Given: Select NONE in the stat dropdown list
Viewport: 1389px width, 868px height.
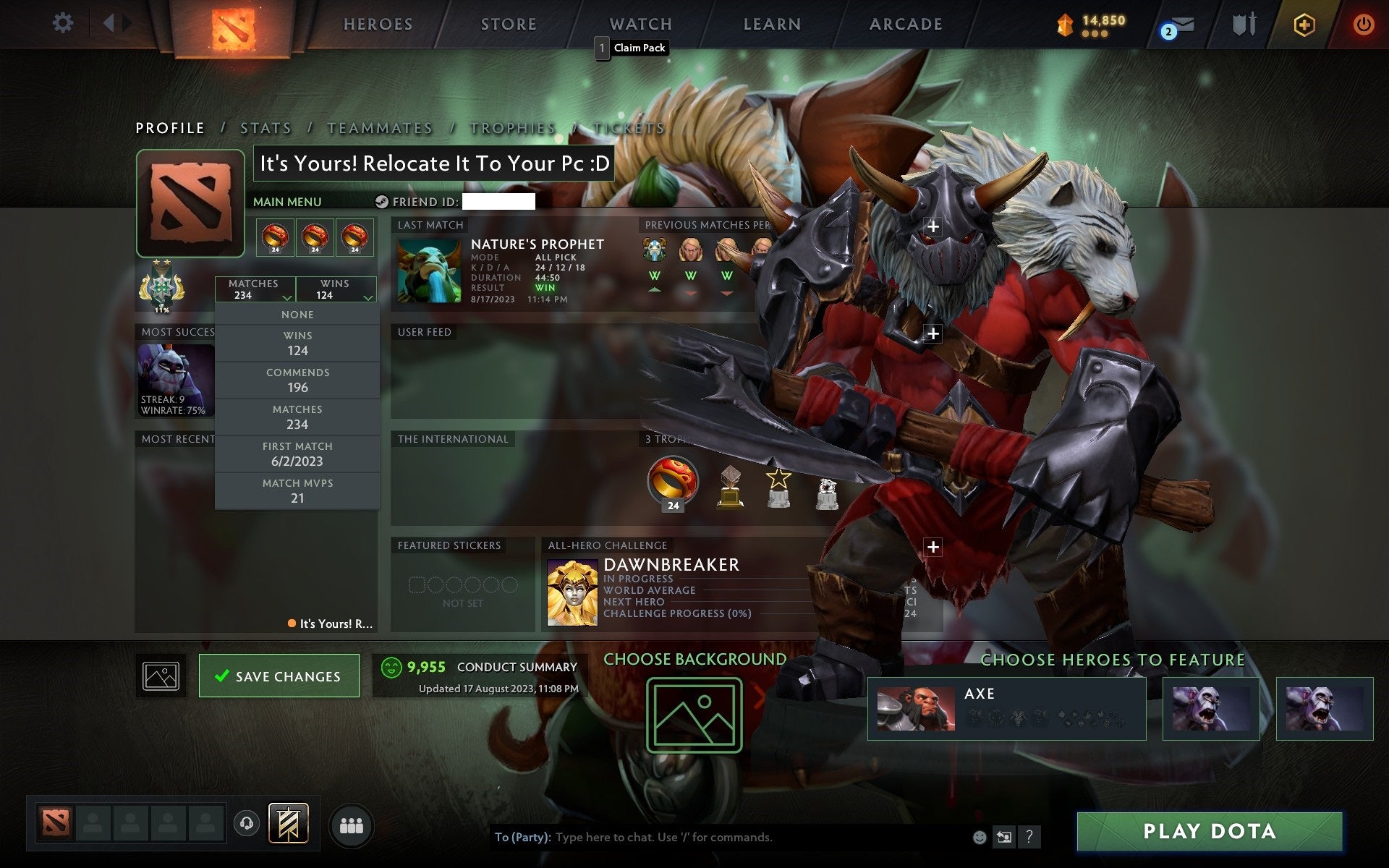Looking at the screenshot, I should click(297, 314).
